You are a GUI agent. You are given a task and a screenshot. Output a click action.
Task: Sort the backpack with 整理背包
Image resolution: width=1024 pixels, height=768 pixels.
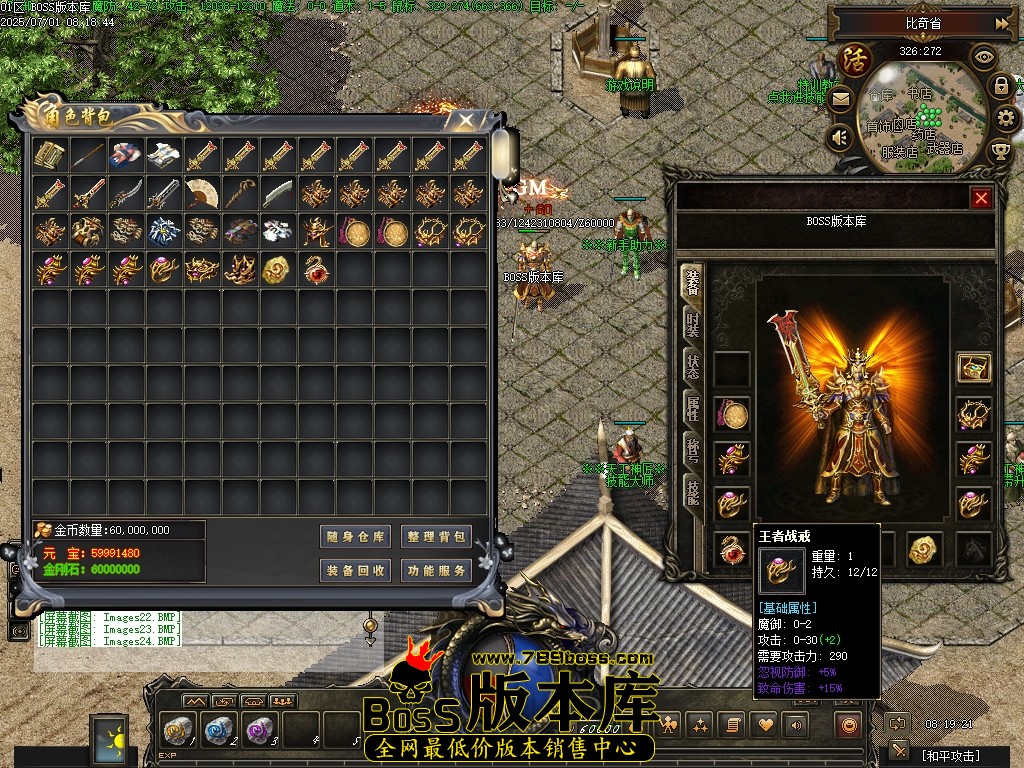coord(436,537)
